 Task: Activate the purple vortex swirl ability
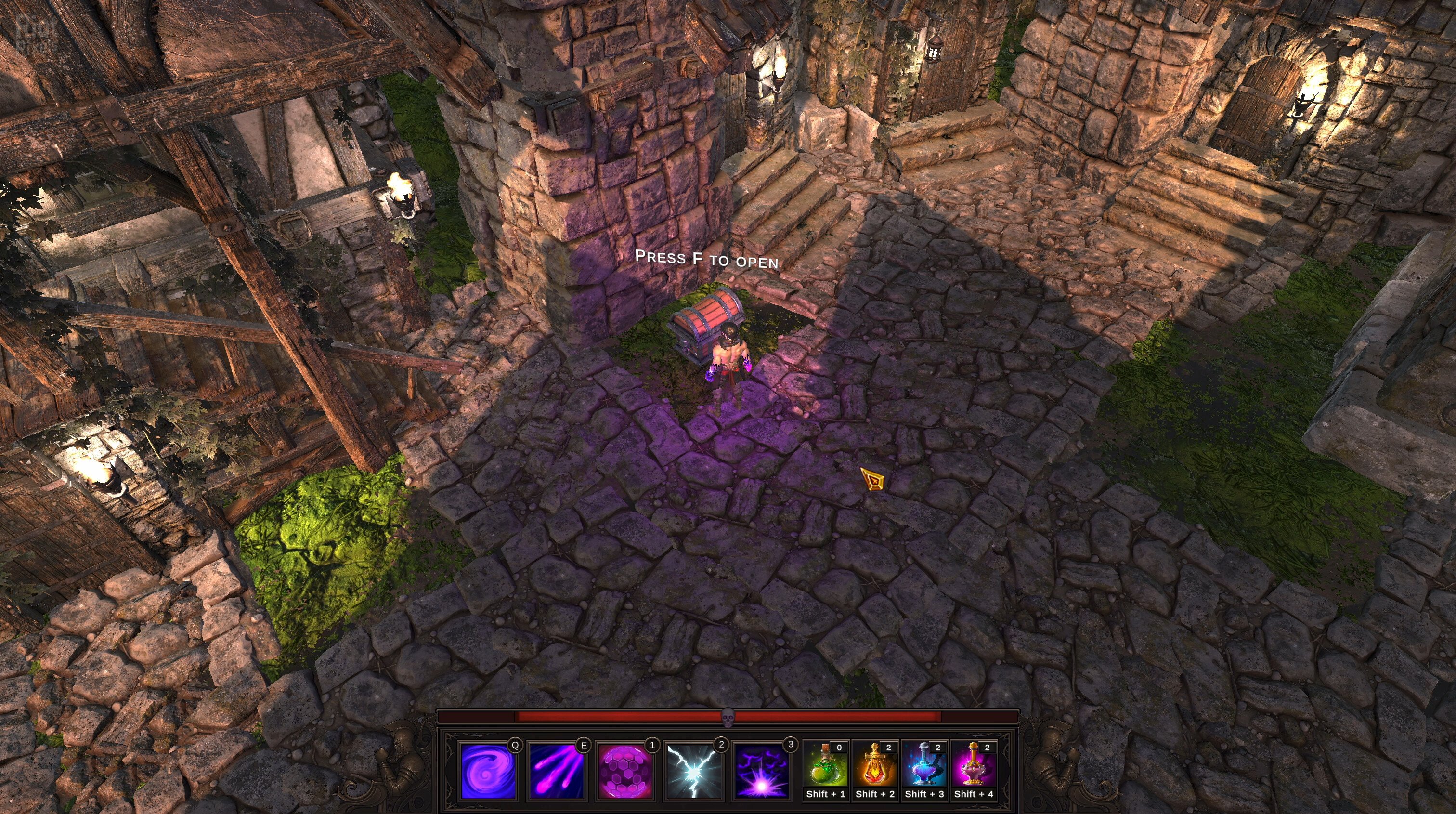pyautogui.click(x=488, y=771)
